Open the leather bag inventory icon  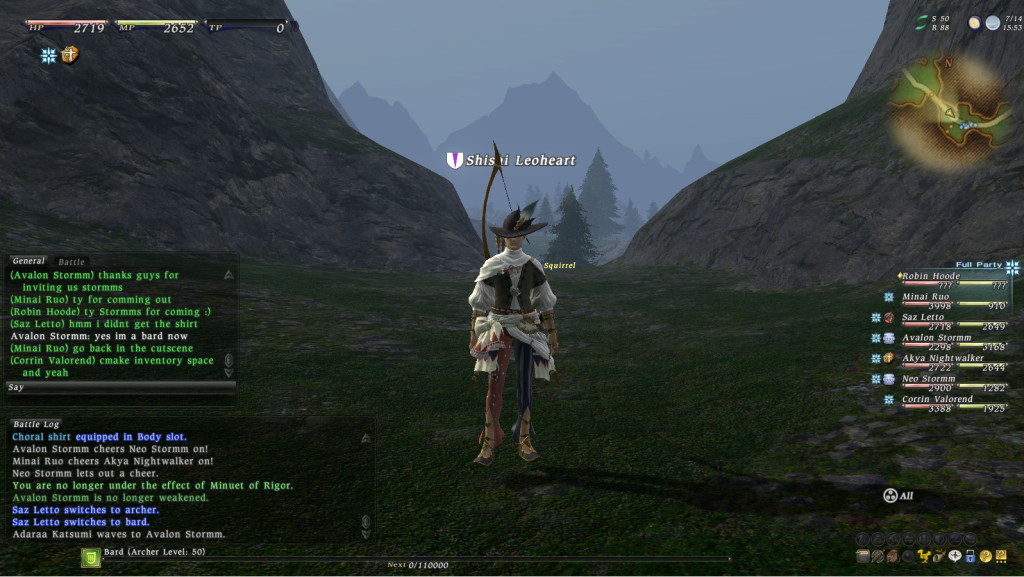(891, 556)
